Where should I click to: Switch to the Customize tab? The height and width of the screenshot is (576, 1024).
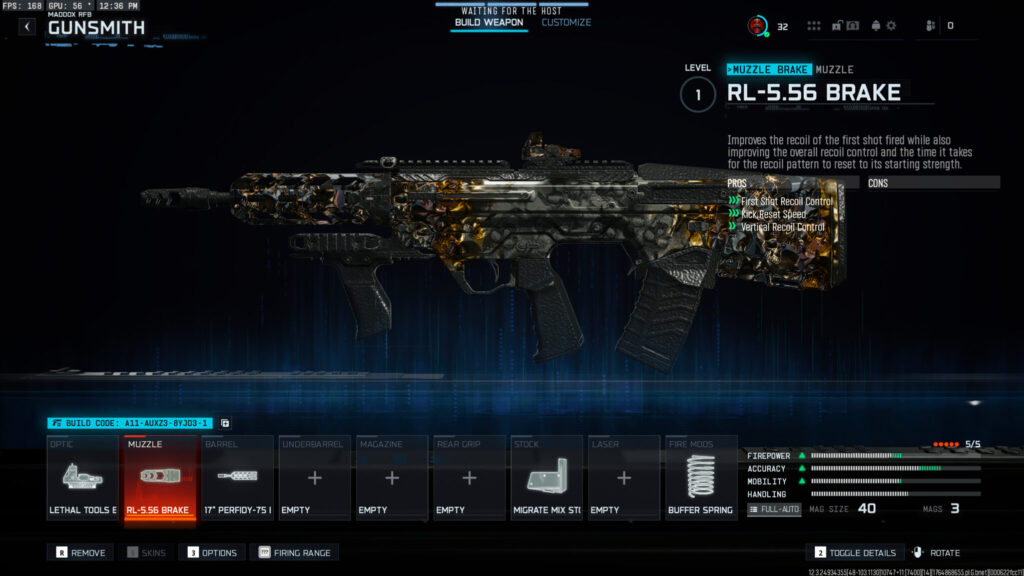(566, 22)
